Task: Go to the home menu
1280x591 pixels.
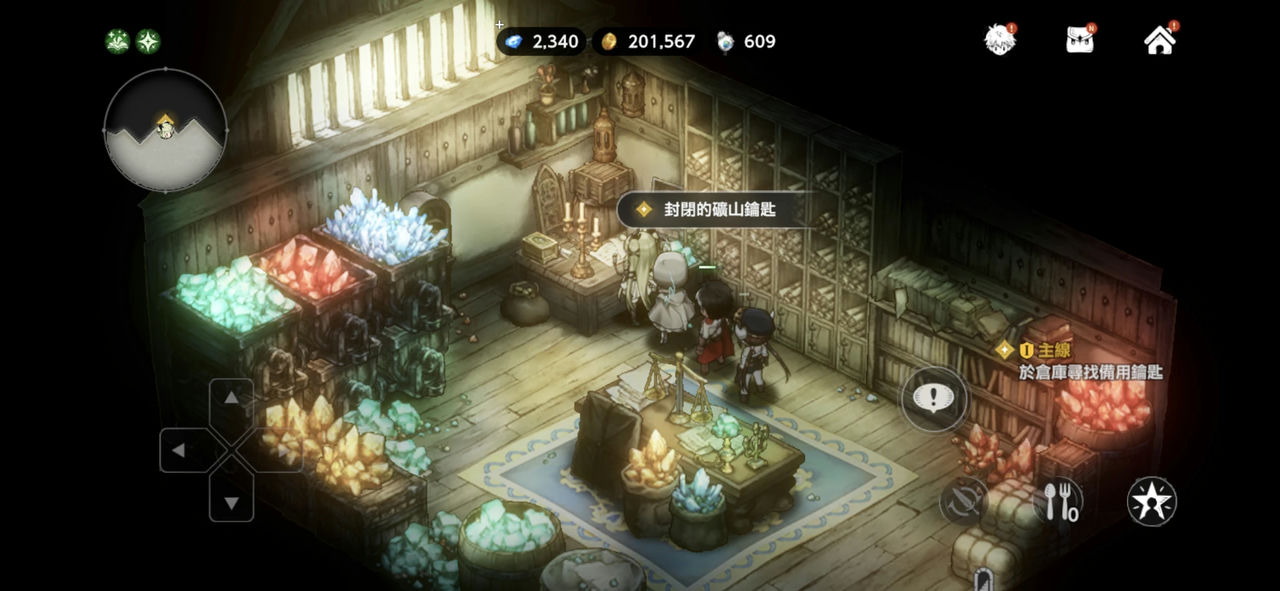Action: point(1159,40)
